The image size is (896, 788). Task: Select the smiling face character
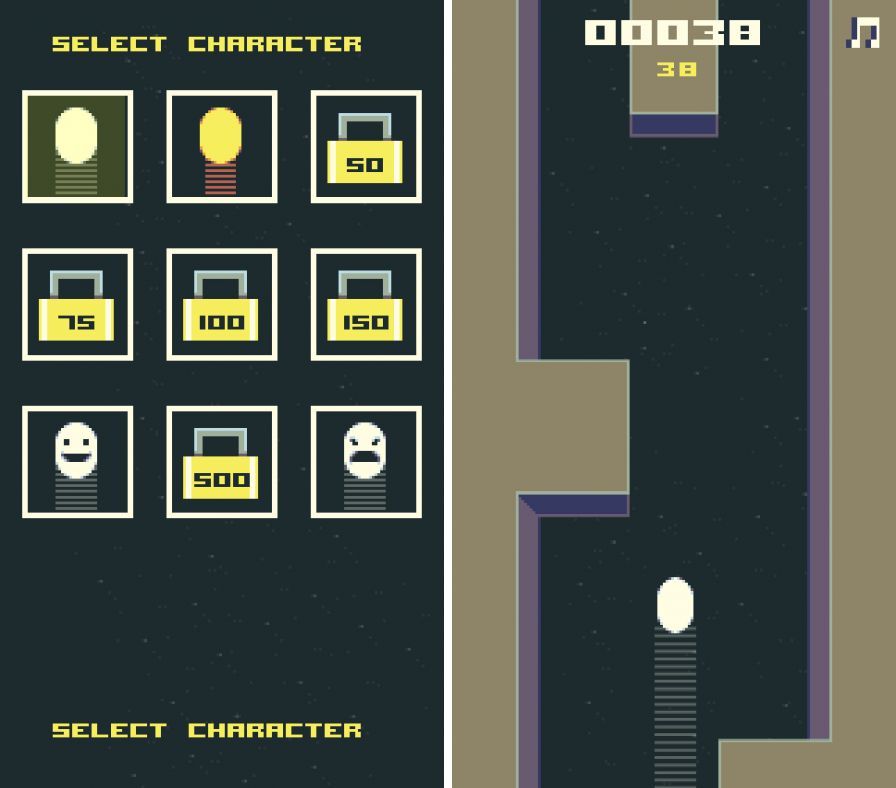[x=77, y=462]
